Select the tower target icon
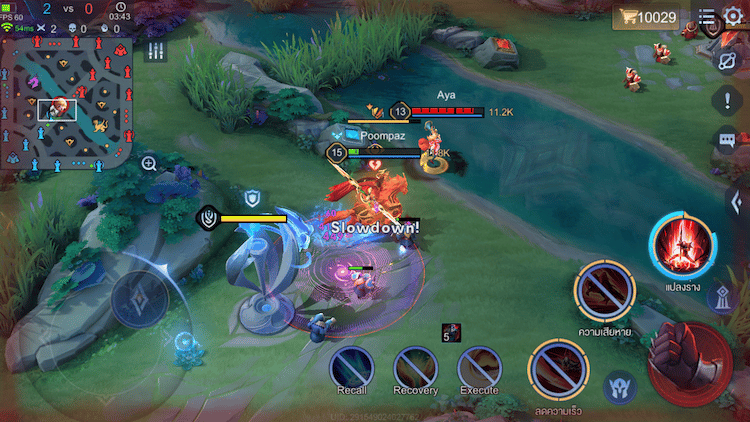 click(x=723, y=297)
